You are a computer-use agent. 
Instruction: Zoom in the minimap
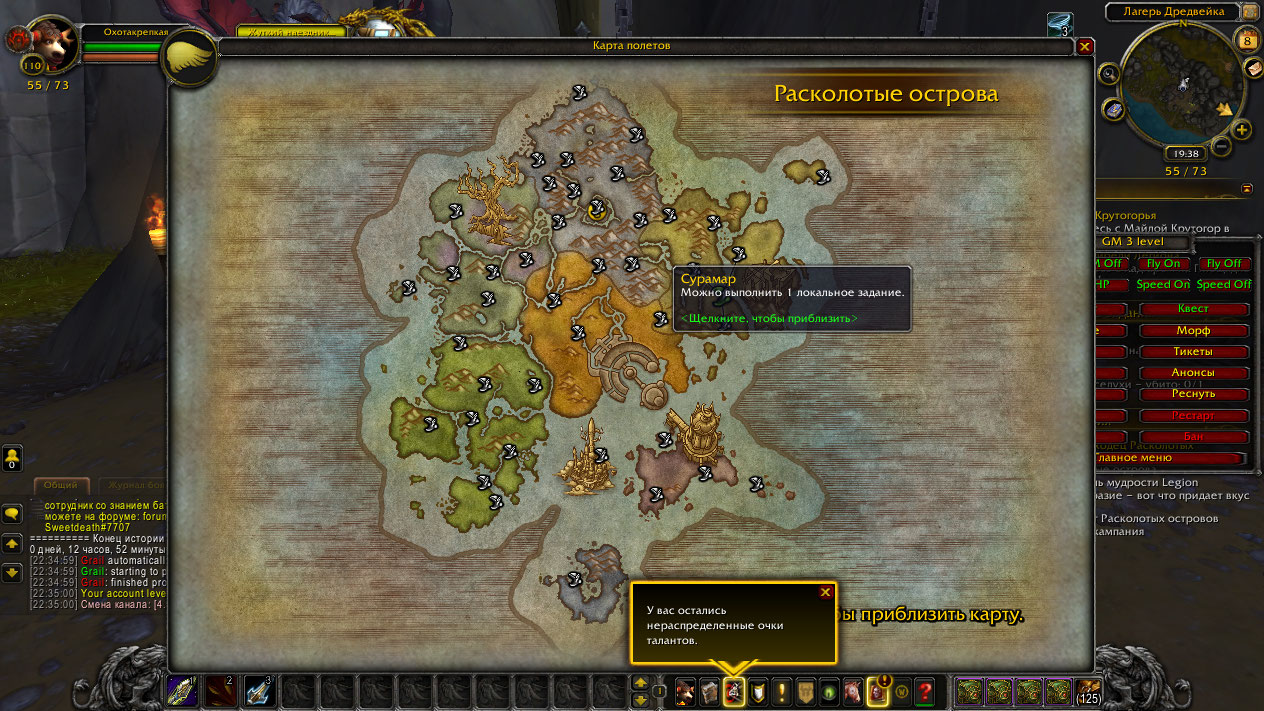1241,130
